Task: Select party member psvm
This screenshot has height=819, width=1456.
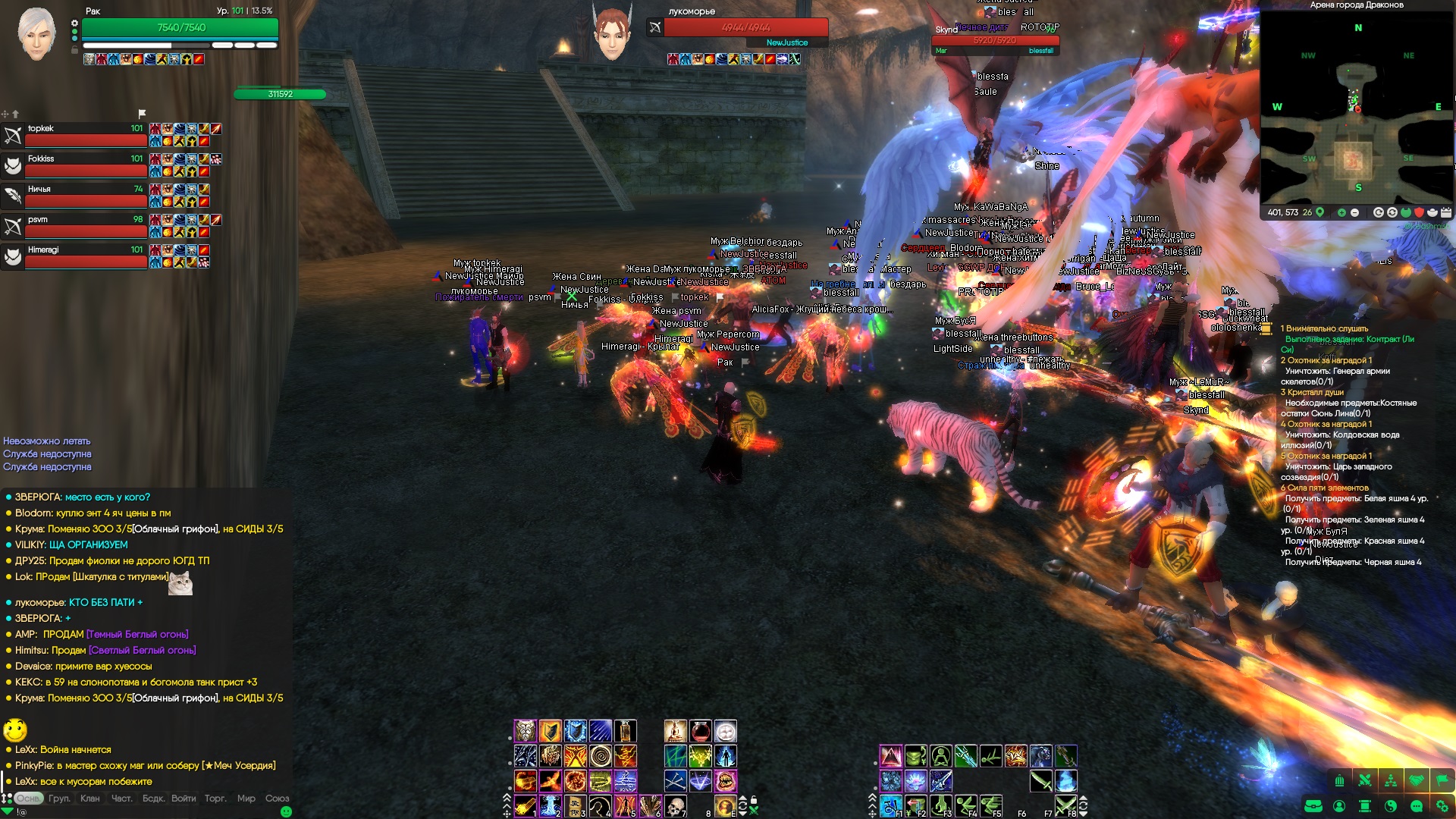Action: pos(76,227)
